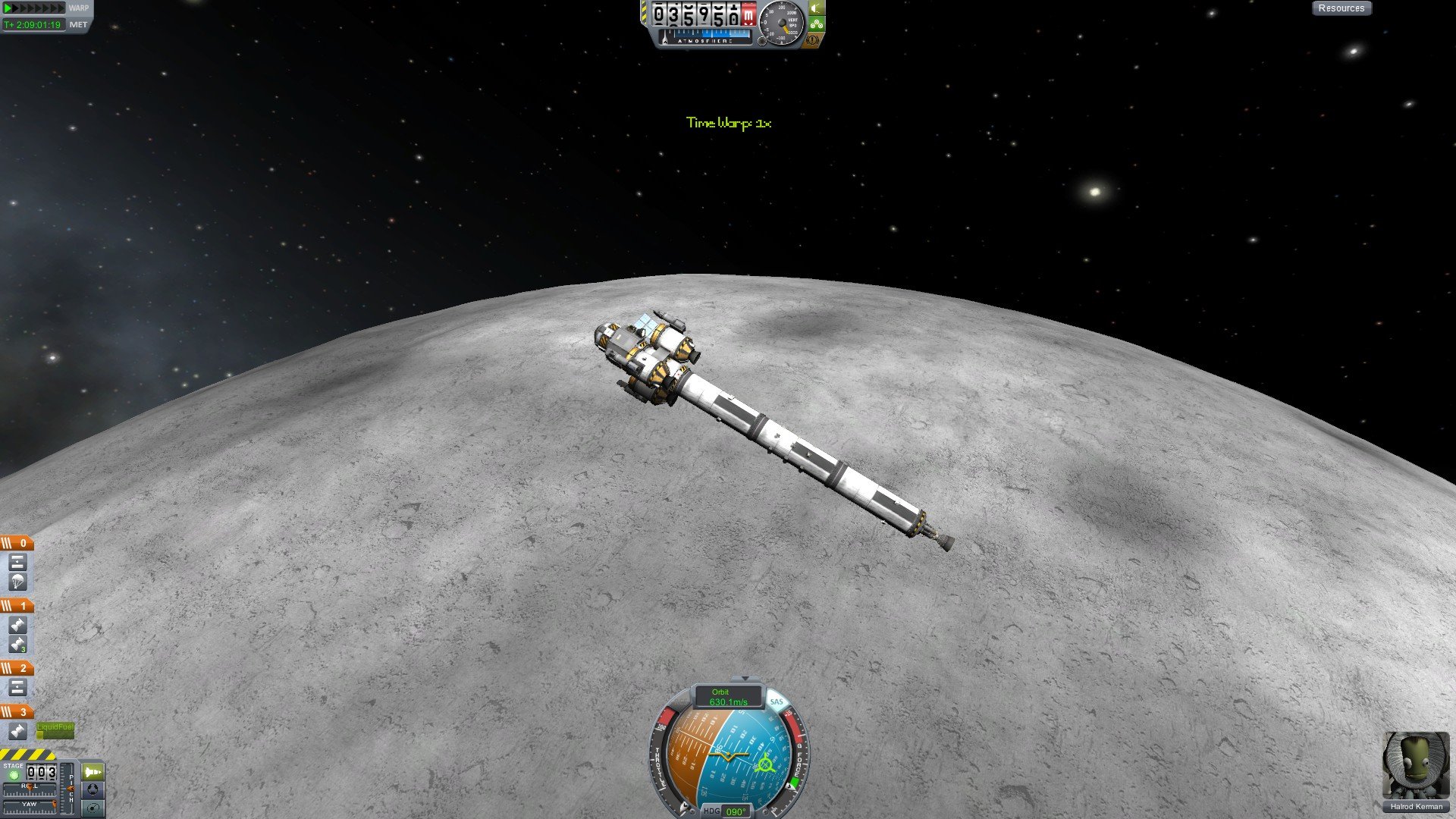Click the MET mission time label
Viewport: 1456px width, 819px height.
[x=78, y=24]
